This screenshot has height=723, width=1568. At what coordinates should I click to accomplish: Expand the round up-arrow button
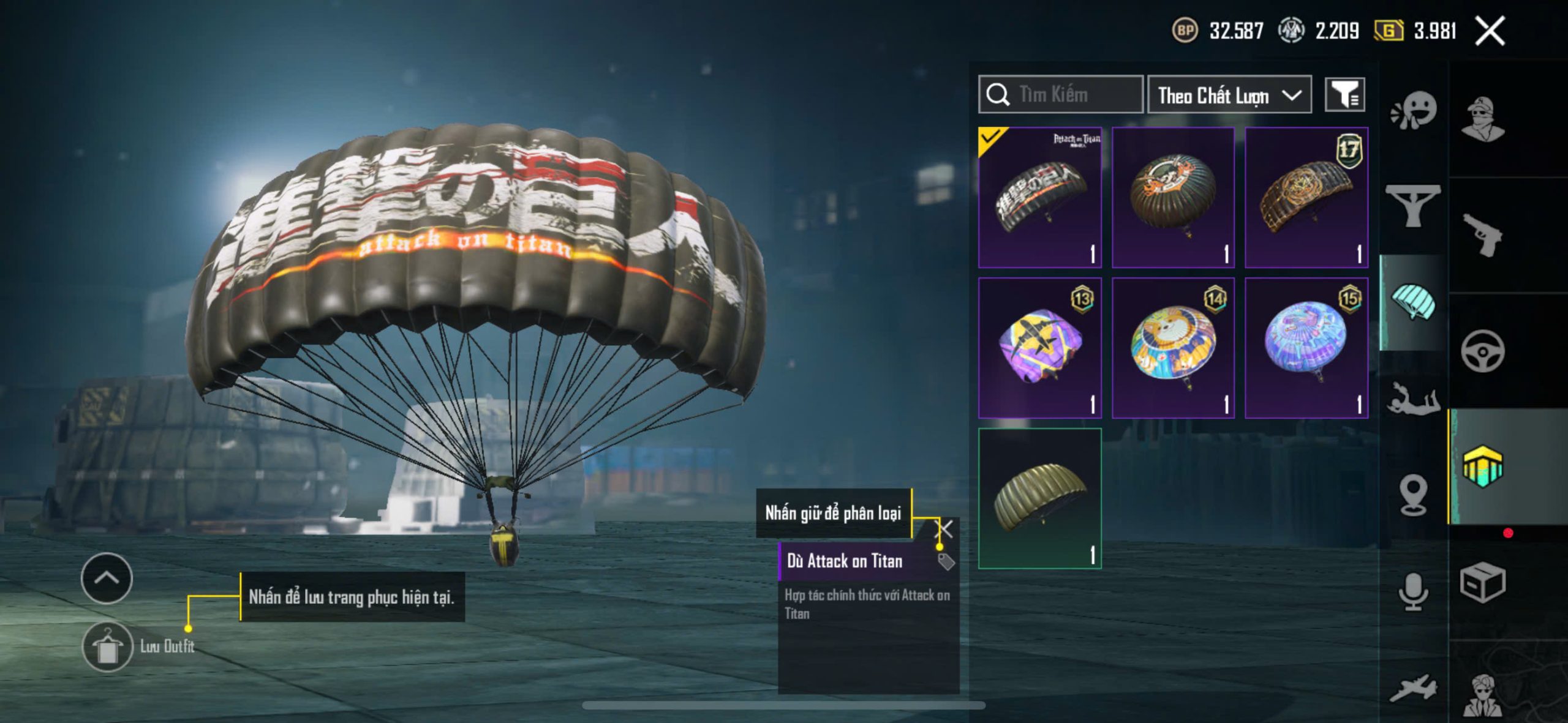pyautogui.click(x=107, y=578)
